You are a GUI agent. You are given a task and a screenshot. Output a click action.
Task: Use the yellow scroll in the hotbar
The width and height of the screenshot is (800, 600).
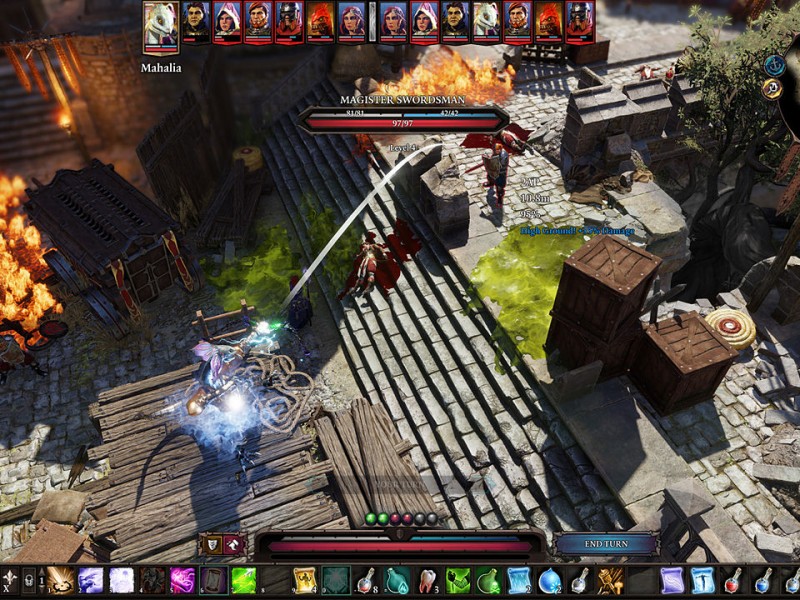pos(304,581)
